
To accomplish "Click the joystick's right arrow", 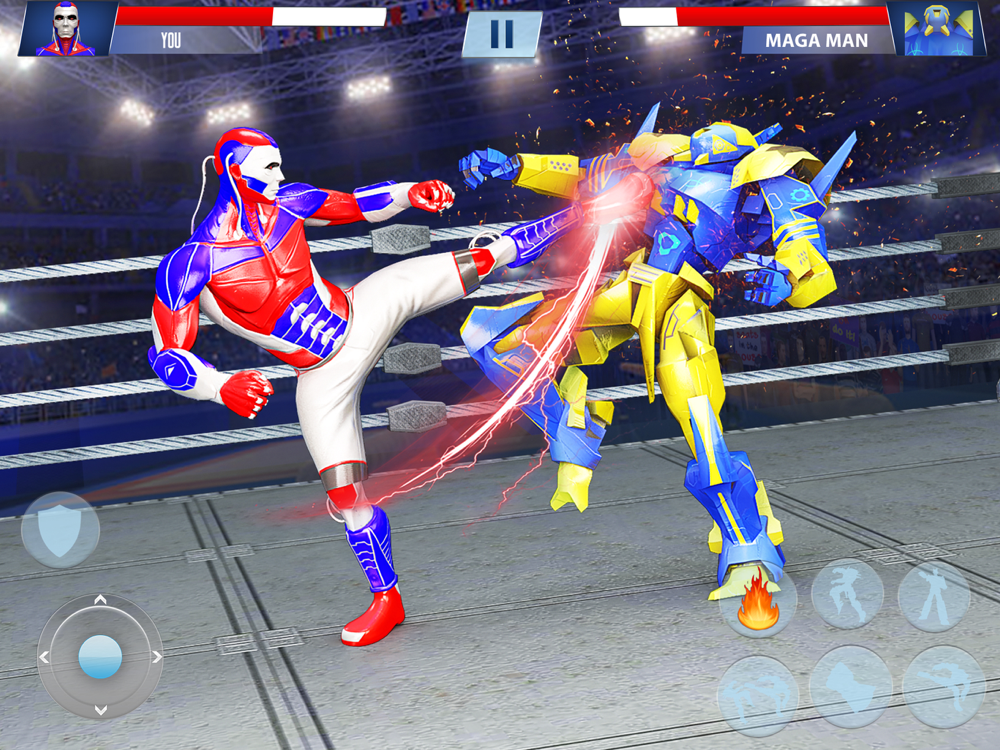I will 157,657.
